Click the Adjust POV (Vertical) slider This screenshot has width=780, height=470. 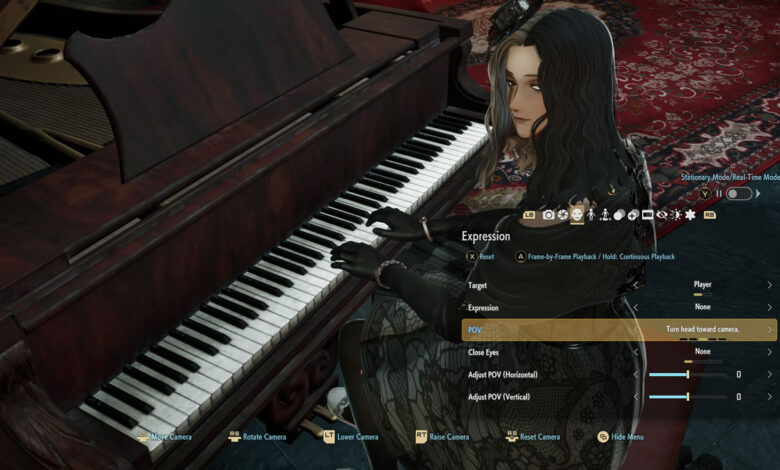[688, 397]
